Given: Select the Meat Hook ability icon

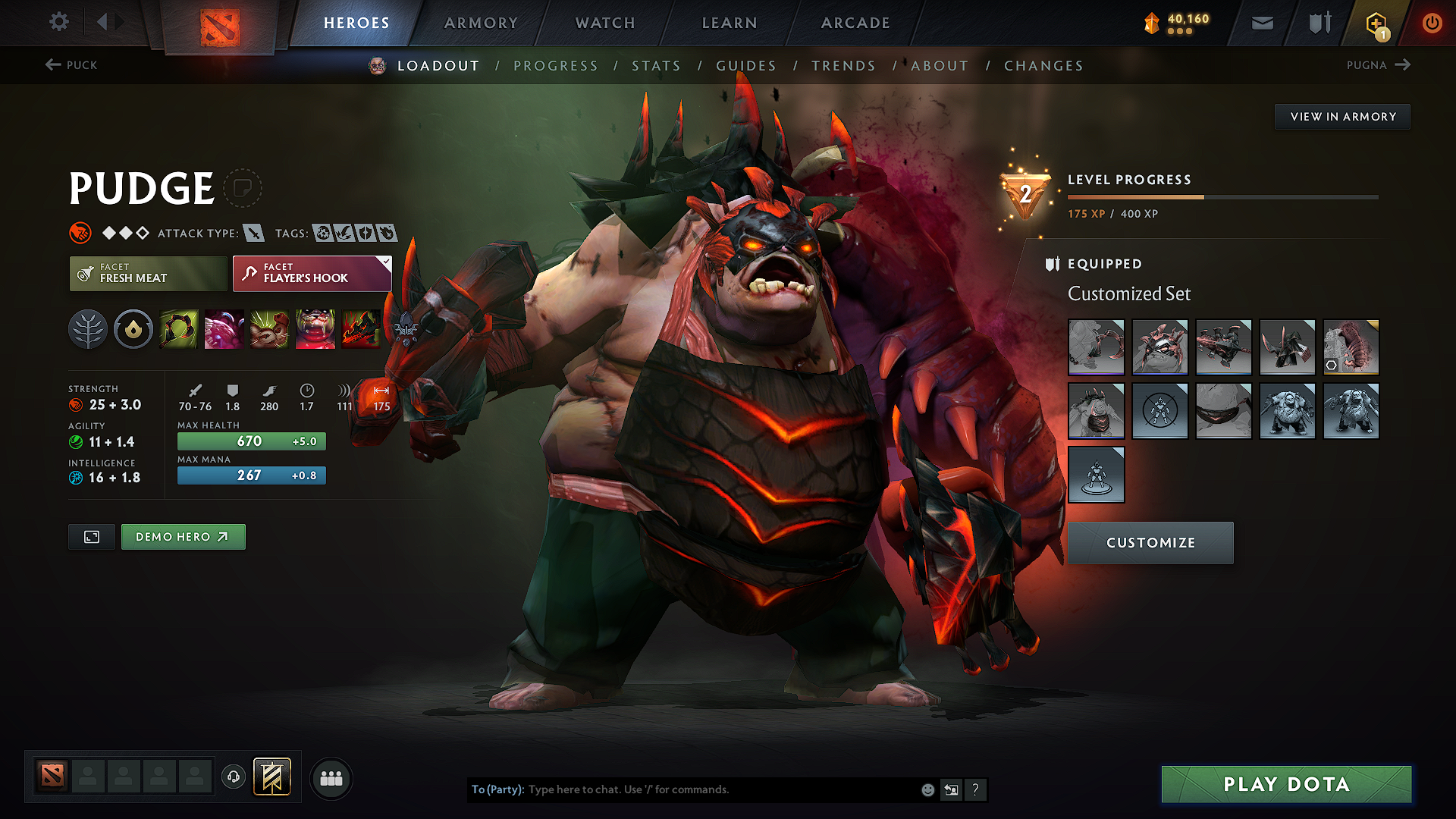Looking at the screenshot, I should pos(178,329).
